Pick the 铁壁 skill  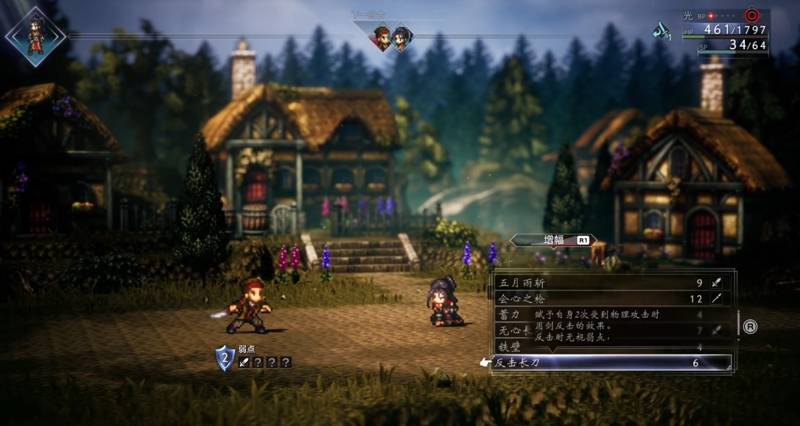[510, 346]
